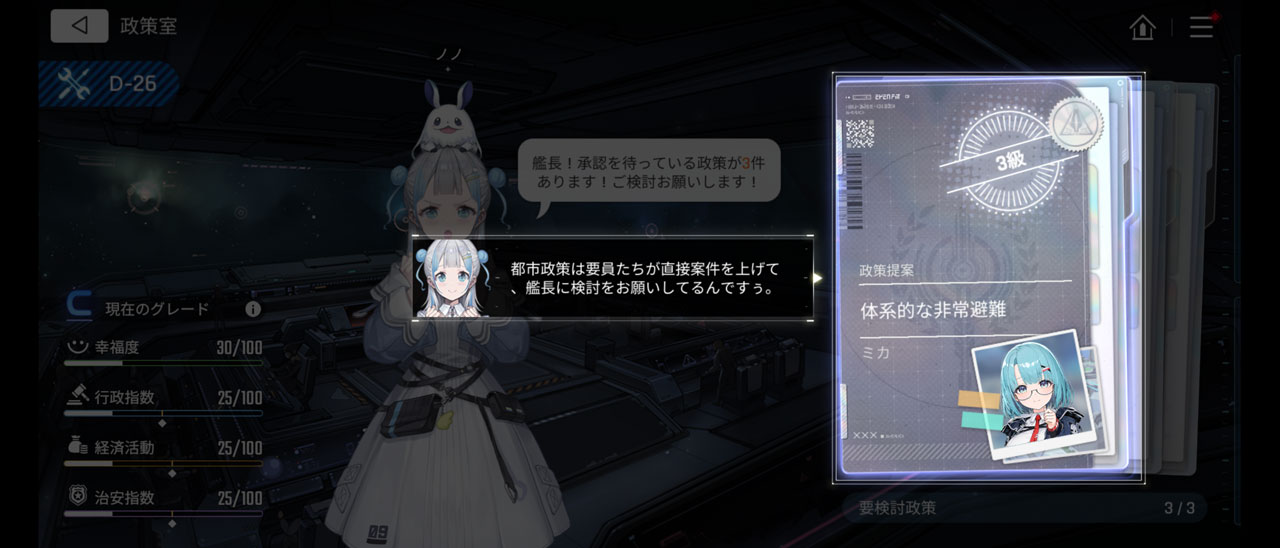Go back using the arrow button

click(79, 26)
